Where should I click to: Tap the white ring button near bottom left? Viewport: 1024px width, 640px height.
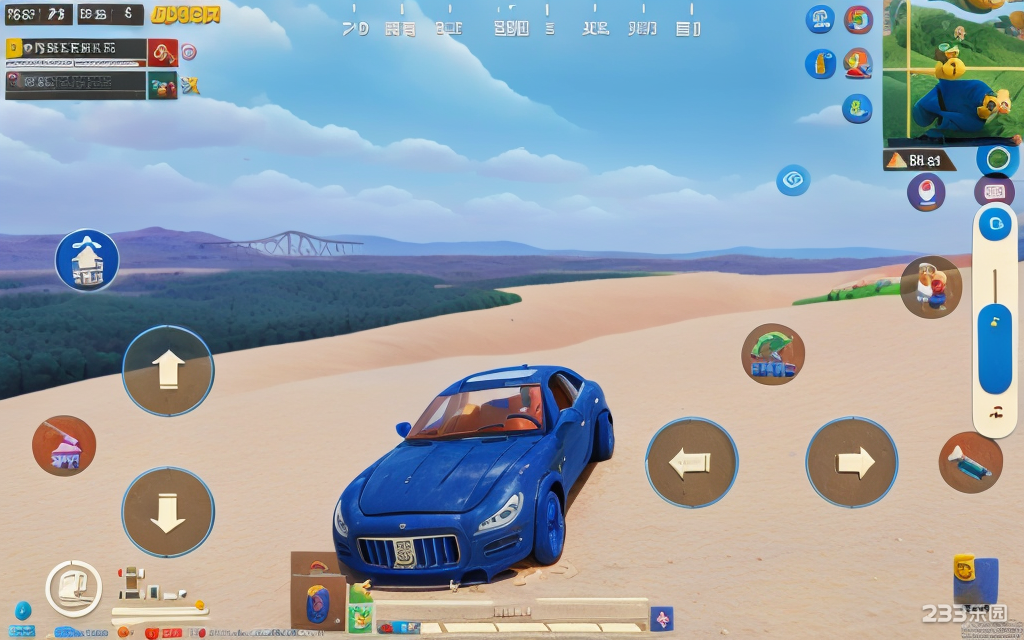coord(74,588)
